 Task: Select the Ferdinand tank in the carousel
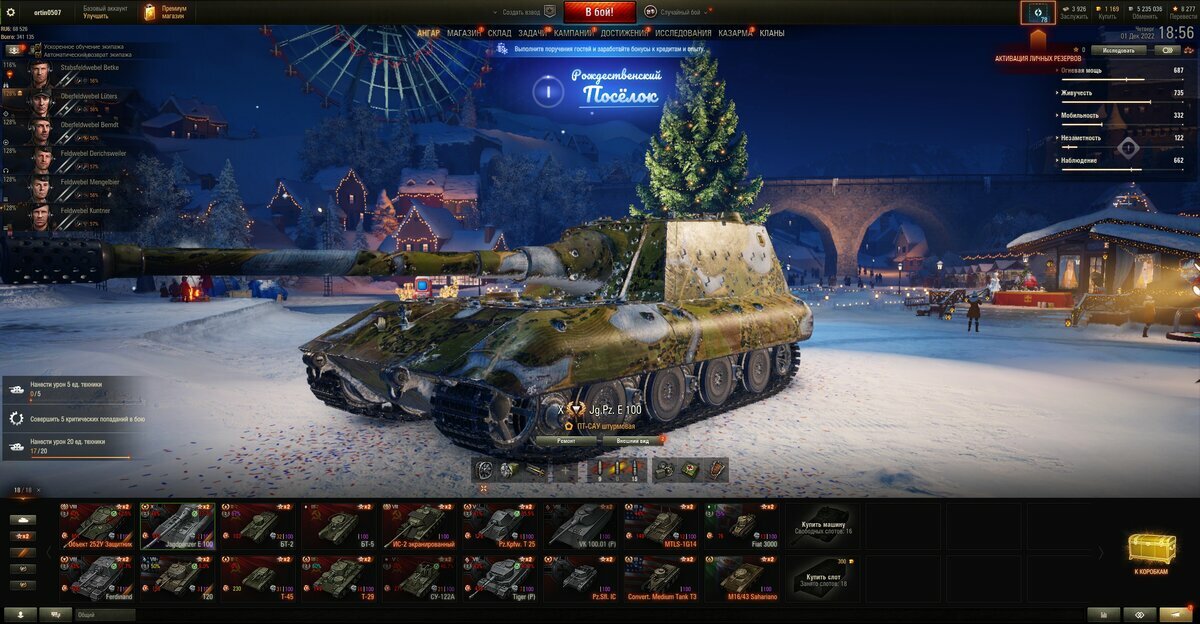point(97,577)
